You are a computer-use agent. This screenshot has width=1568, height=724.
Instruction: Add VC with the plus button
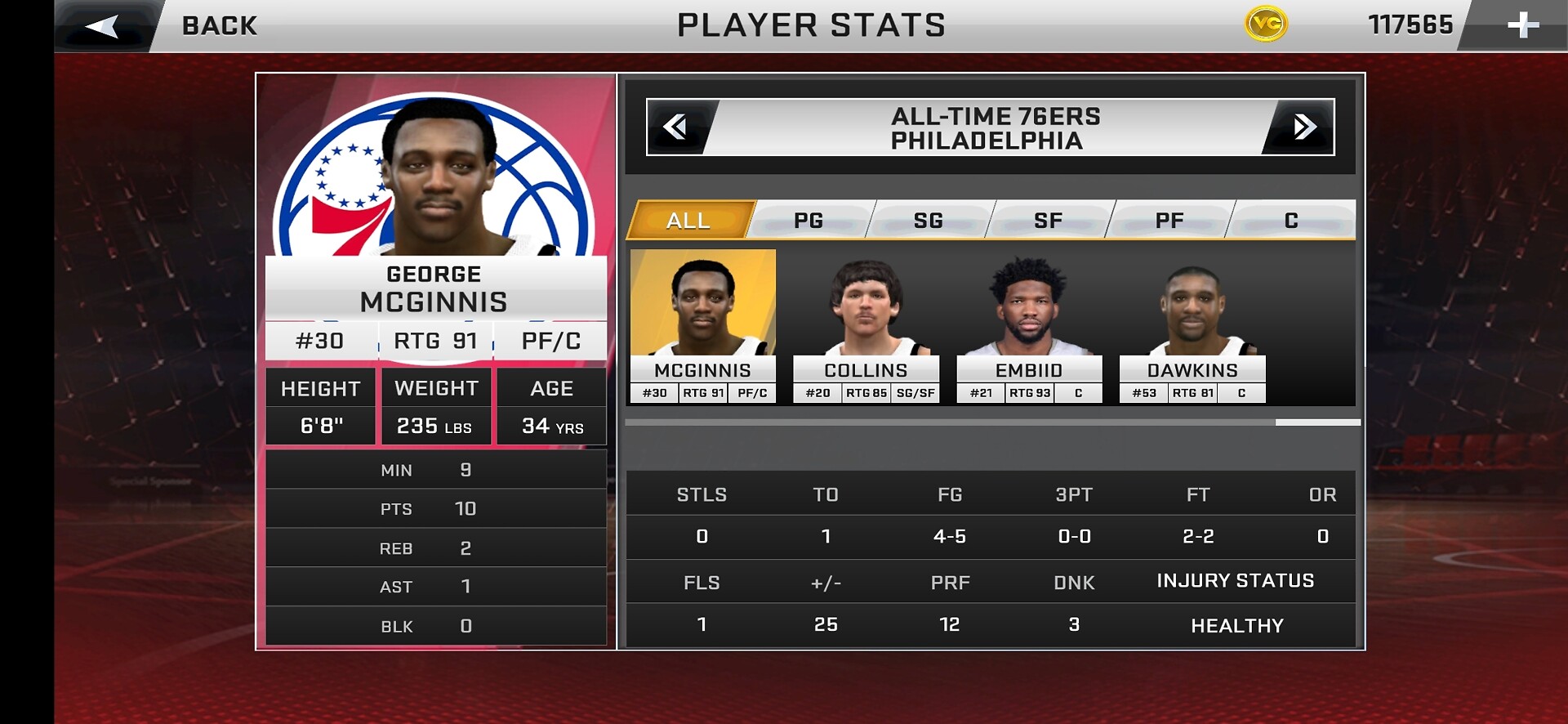pos(1522,25)
